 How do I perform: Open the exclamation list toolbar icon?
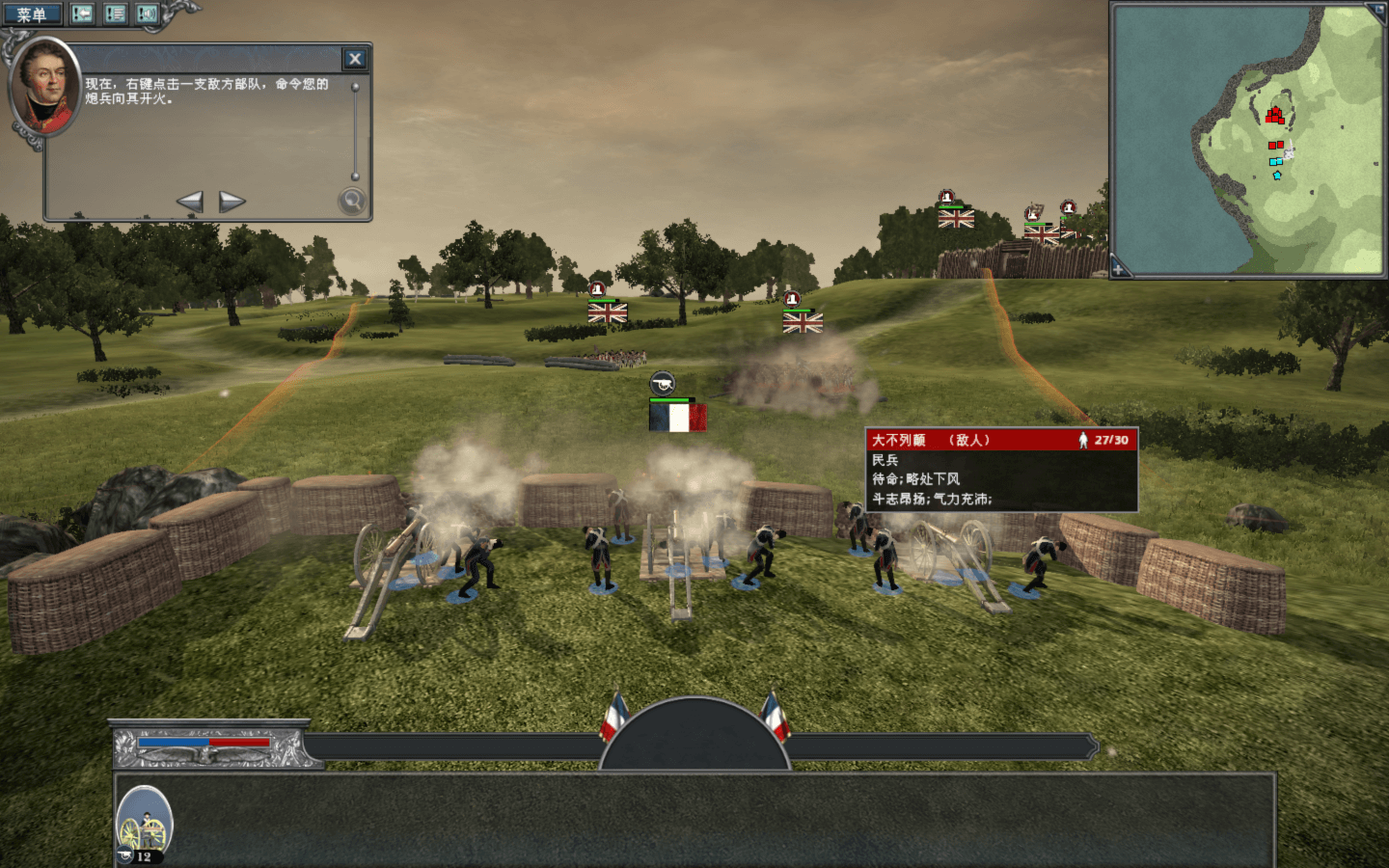(115, 14)
